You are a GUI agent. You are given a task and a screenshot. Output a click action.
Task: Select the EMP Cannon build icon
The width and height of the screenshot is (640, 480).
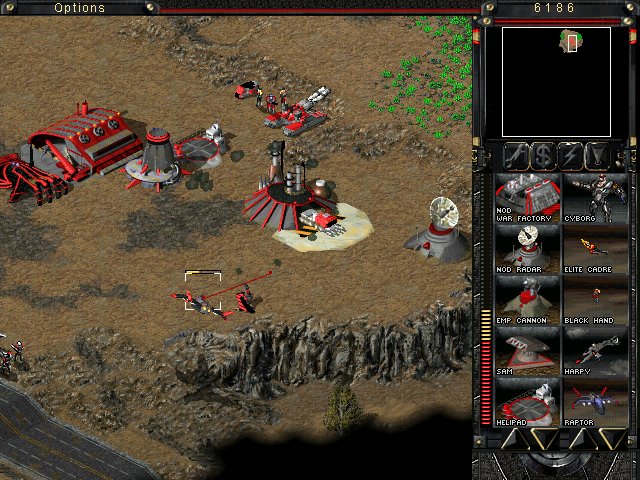click(528, 299)
